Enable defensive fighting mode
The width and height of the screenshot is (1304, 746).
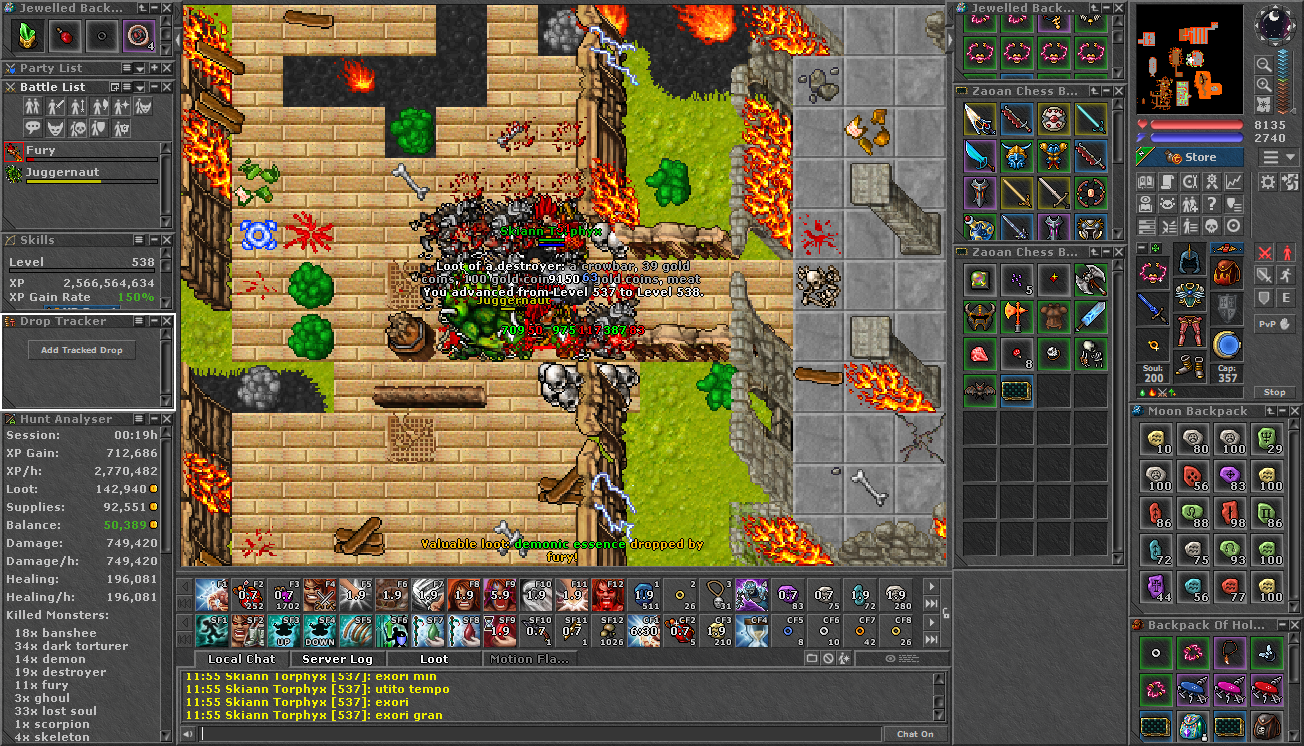[x=1264, y=297]
